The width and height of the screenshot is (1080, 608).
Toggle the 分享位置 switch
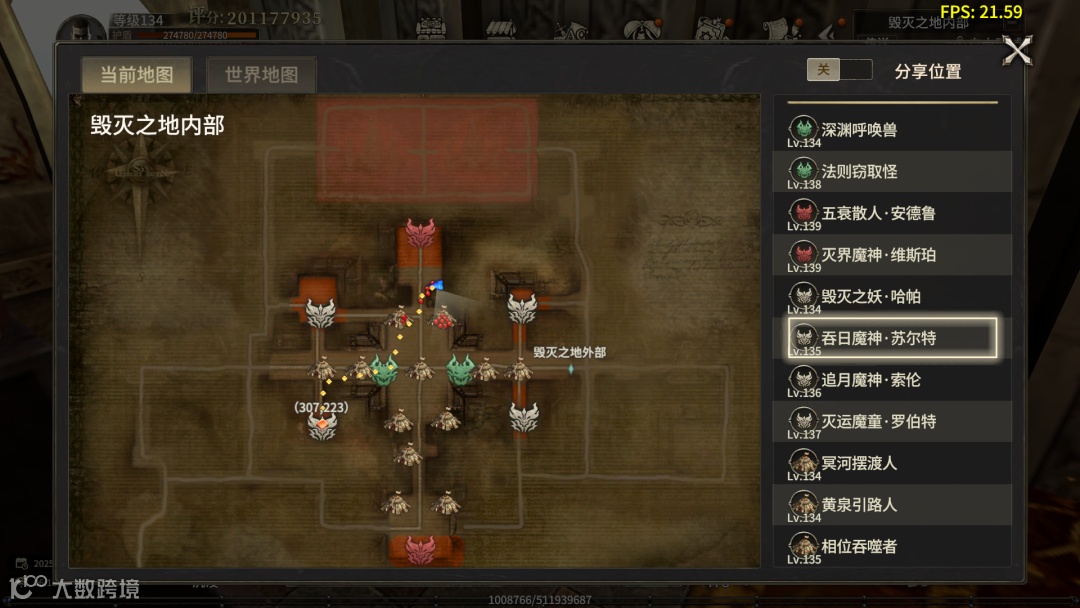(x=839, y=70)
